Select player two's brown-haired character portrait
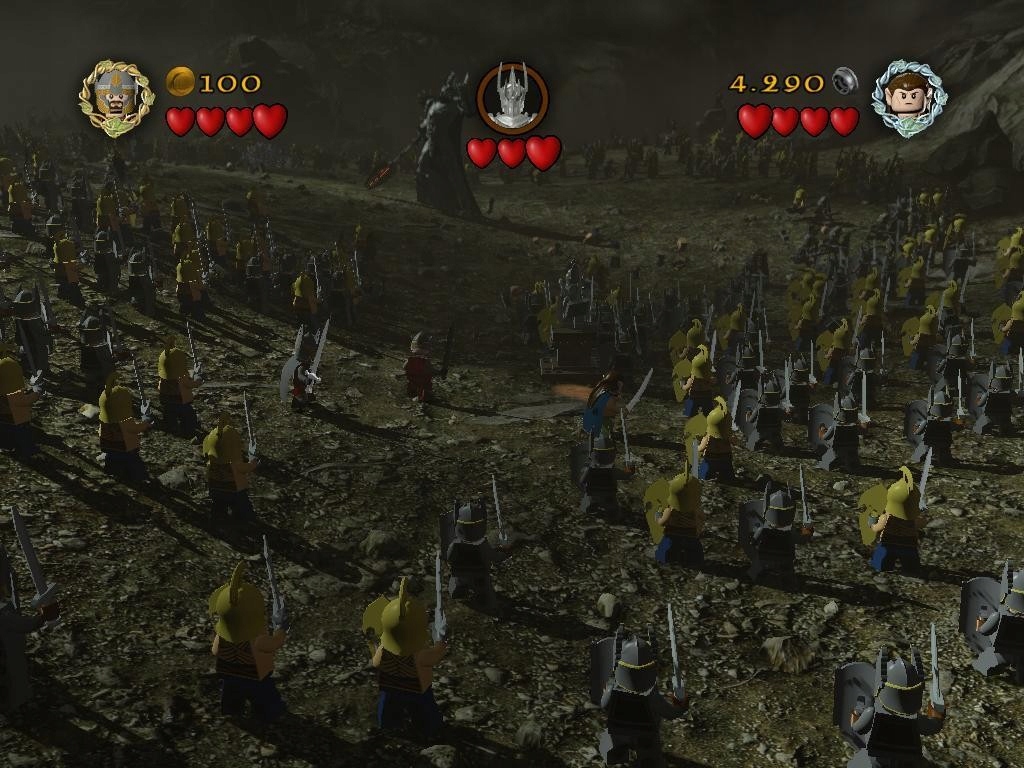1024x768 pixels. 907,98
